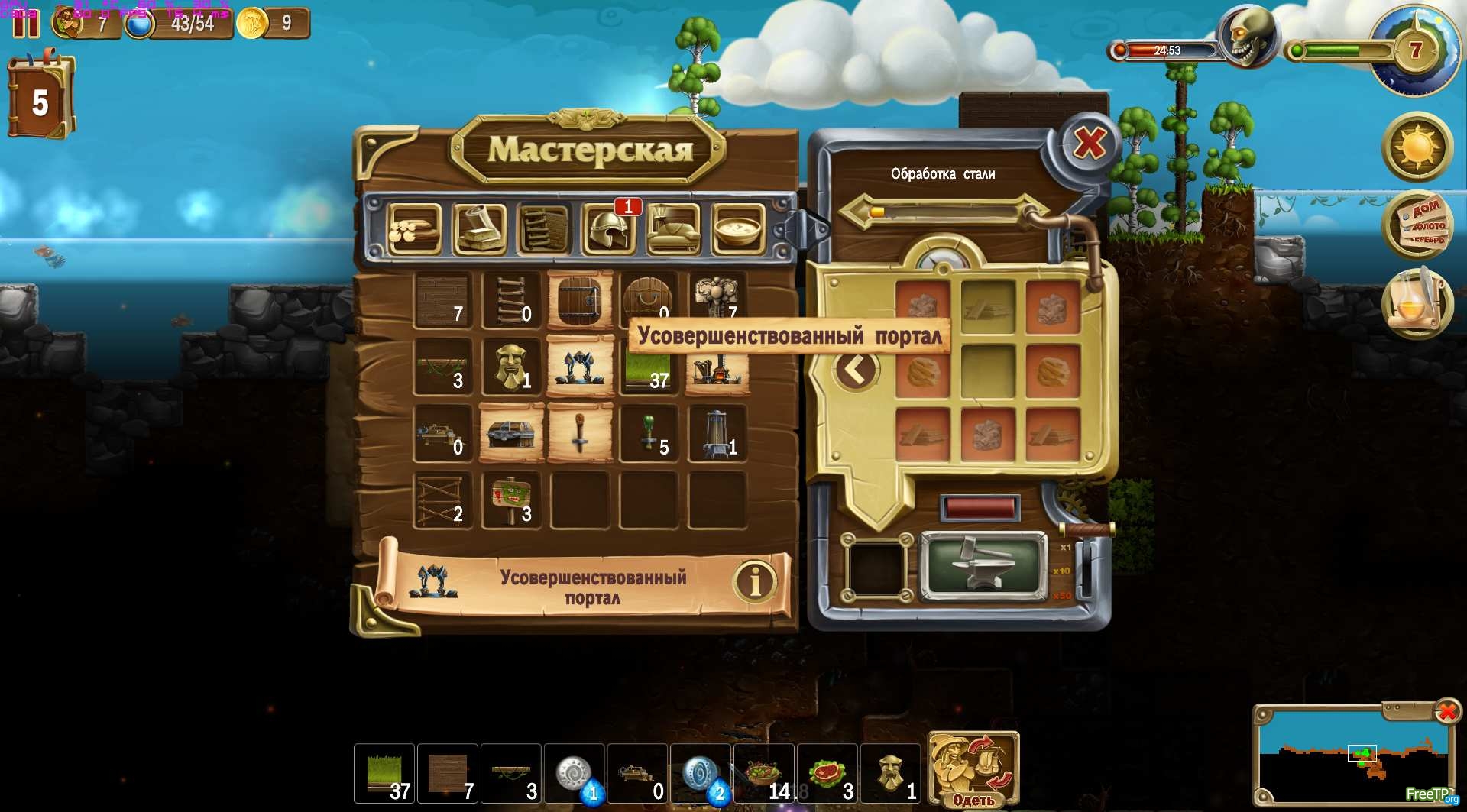Click the Одеть equip dwarf button
The height and width of the screenshot is (812, 1467).
(x=973, y=769)
